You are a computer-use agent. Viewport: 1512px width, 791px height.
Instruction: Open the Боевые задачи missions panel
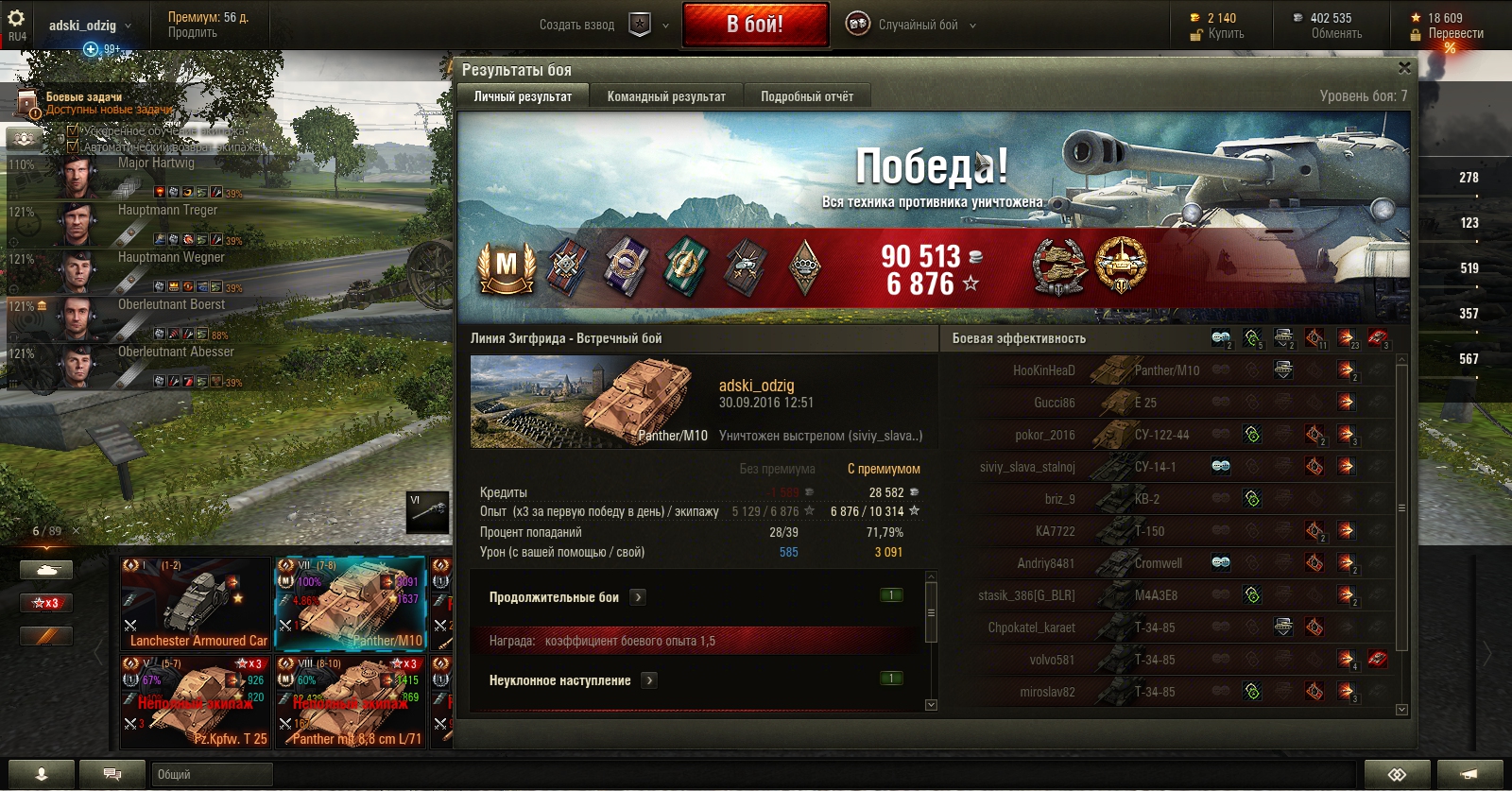(84, 97)
